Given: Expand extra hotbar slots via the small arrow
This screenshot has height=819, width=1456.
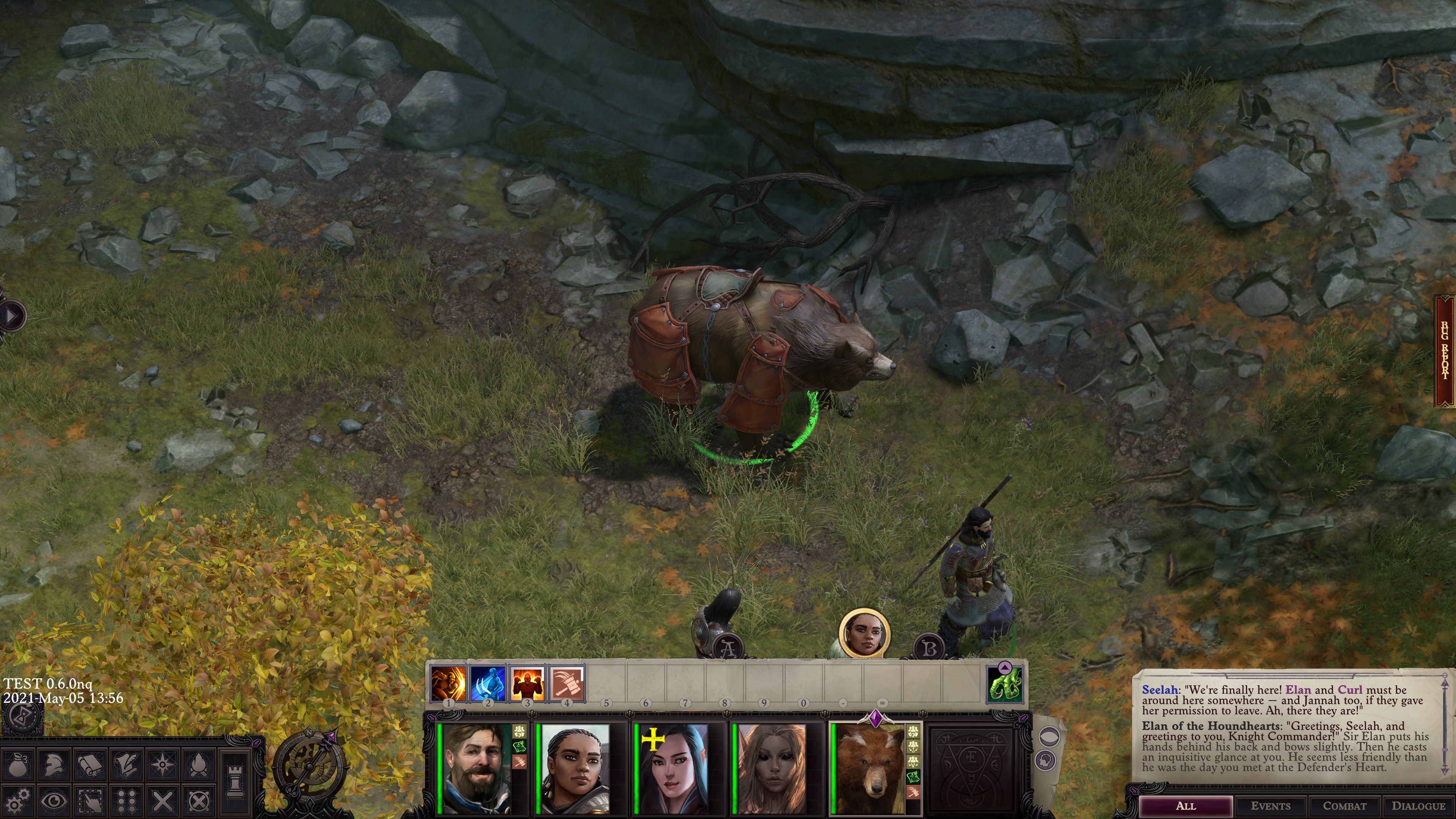Looking at the screenshot, I should 1005,667.
